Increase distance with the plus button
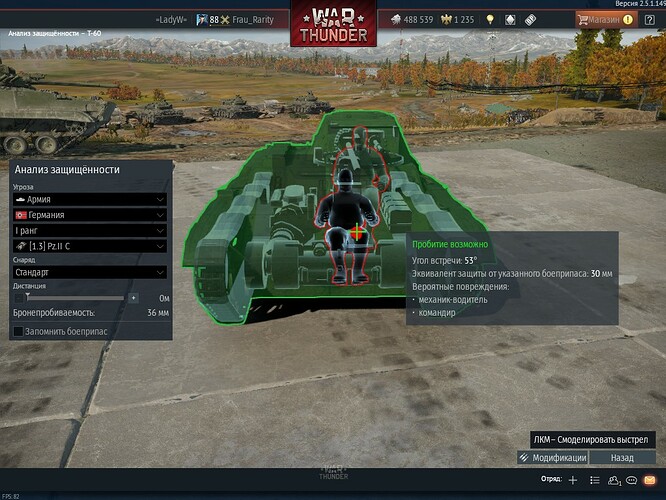Image resolution: width=666 pixels, height=500 pixels. coord(133,297)
